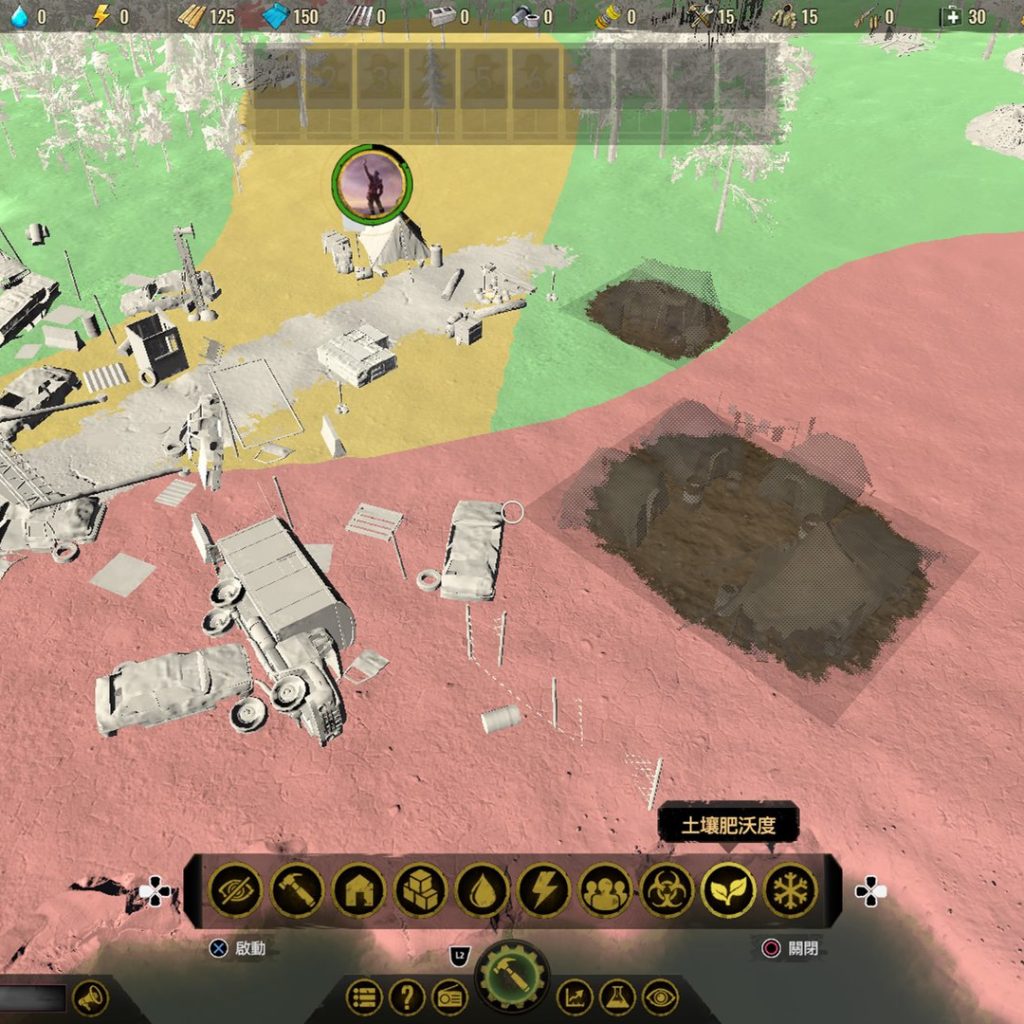Open the statistics chart icon
This screenshot has width=1024, height=1024.
(x=575, y=997)
